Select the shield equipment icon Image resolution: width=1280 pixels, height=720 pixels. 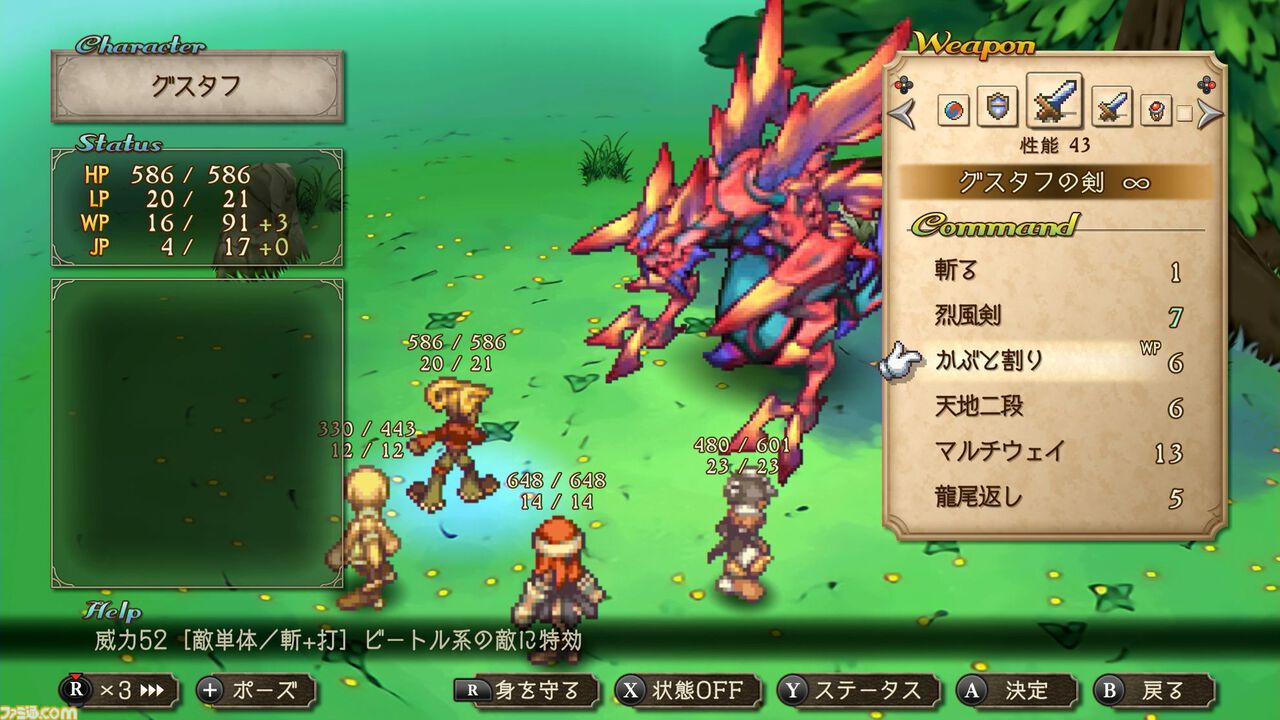coord(996,107)
